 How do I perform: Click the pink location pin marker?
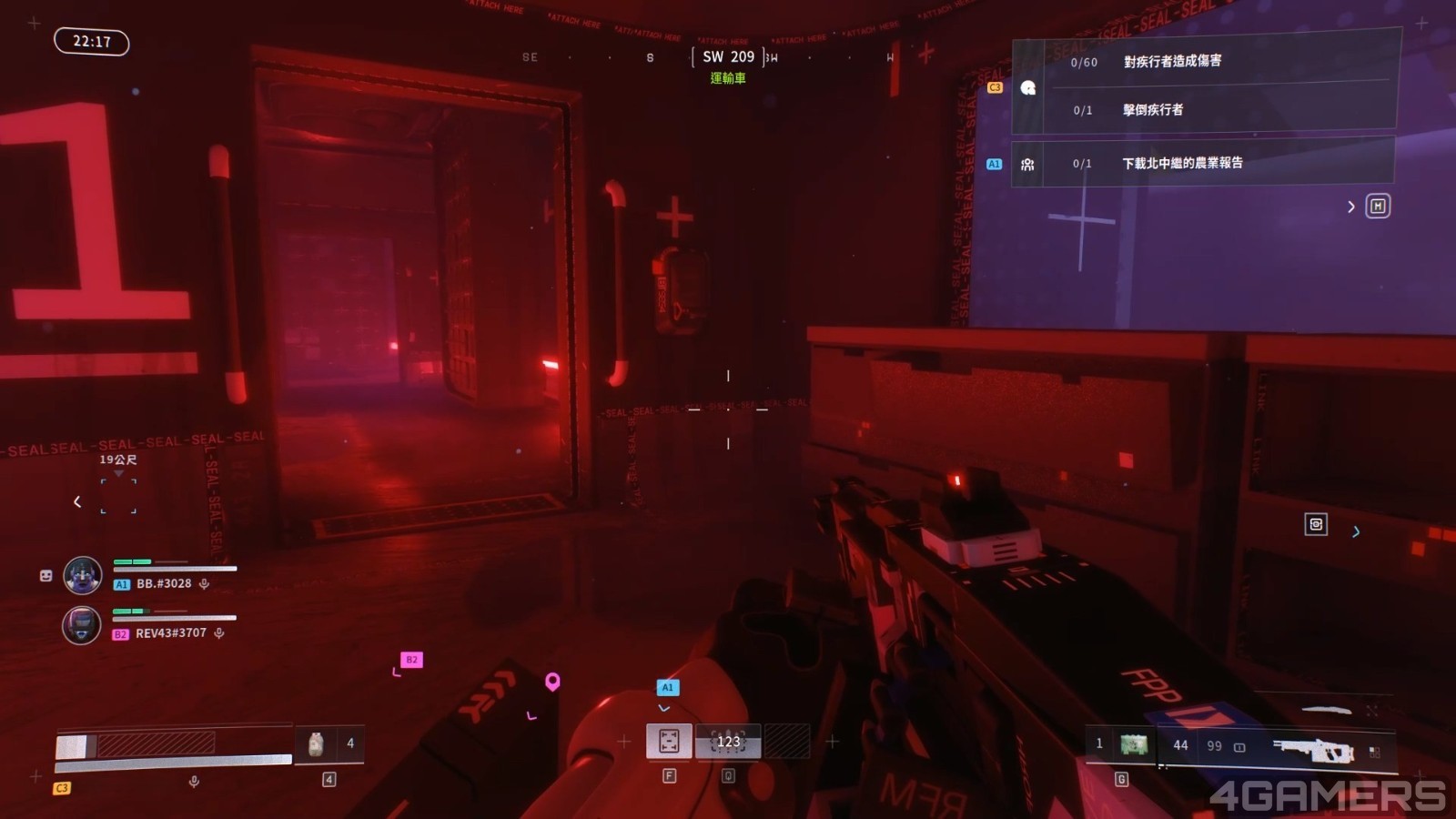coord(552,682)
